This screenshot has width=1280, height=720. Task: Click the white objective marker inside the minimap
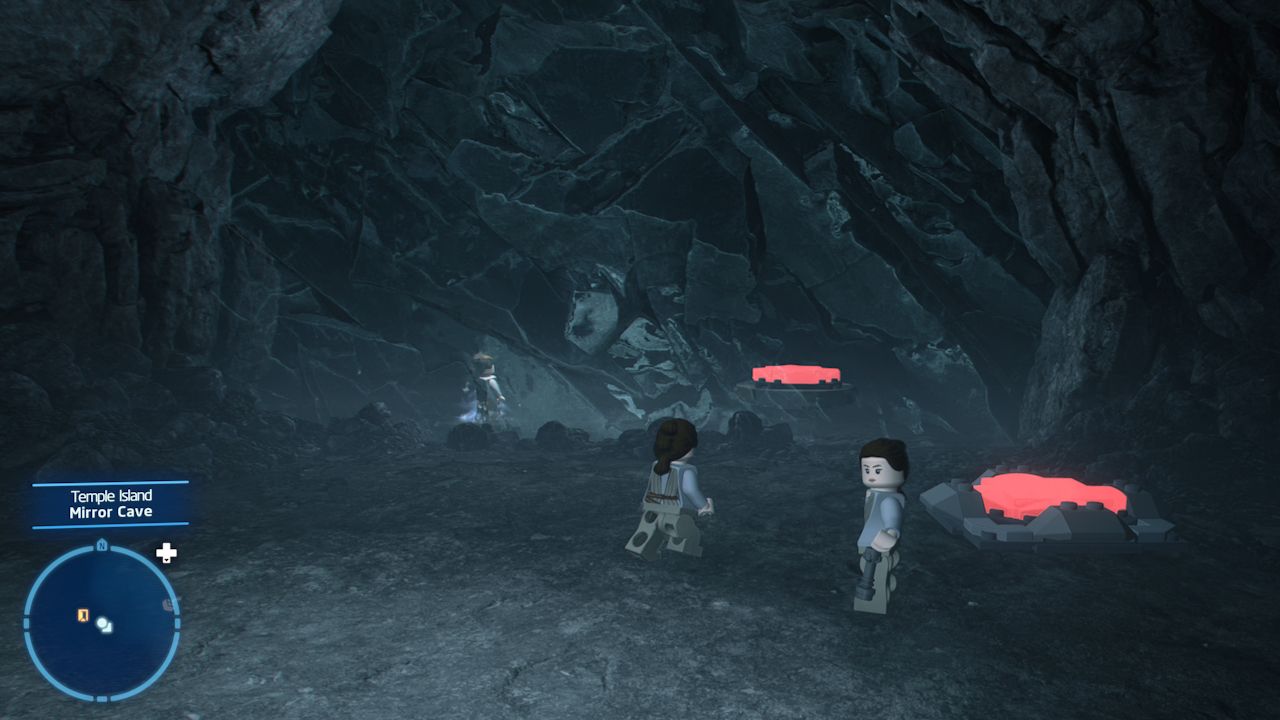coord(102,623)
